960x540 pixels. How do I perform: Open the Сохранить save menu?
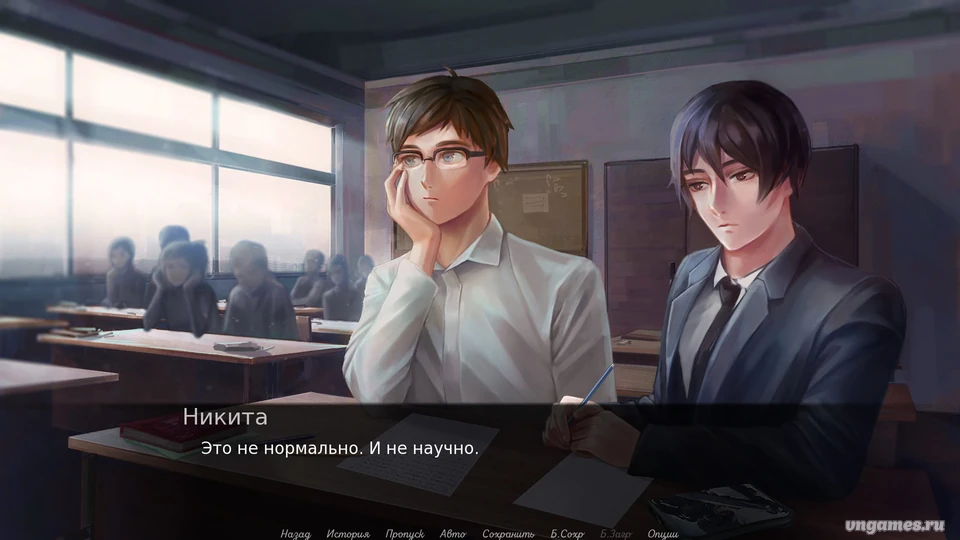click(x=508, y=534)
